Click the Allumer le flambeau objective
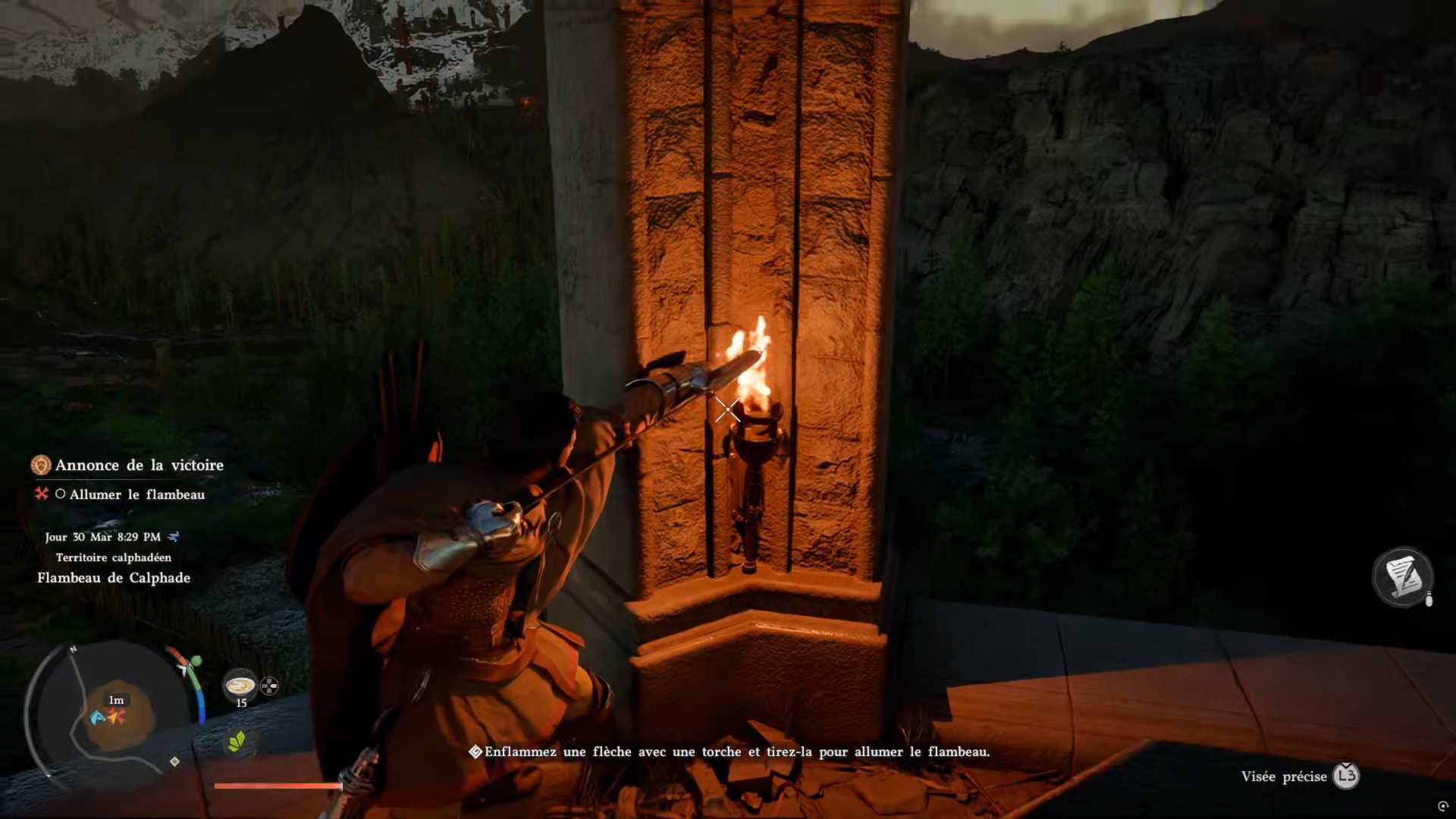The width and height of the screenshot is (1456, 819). (137, 494)
